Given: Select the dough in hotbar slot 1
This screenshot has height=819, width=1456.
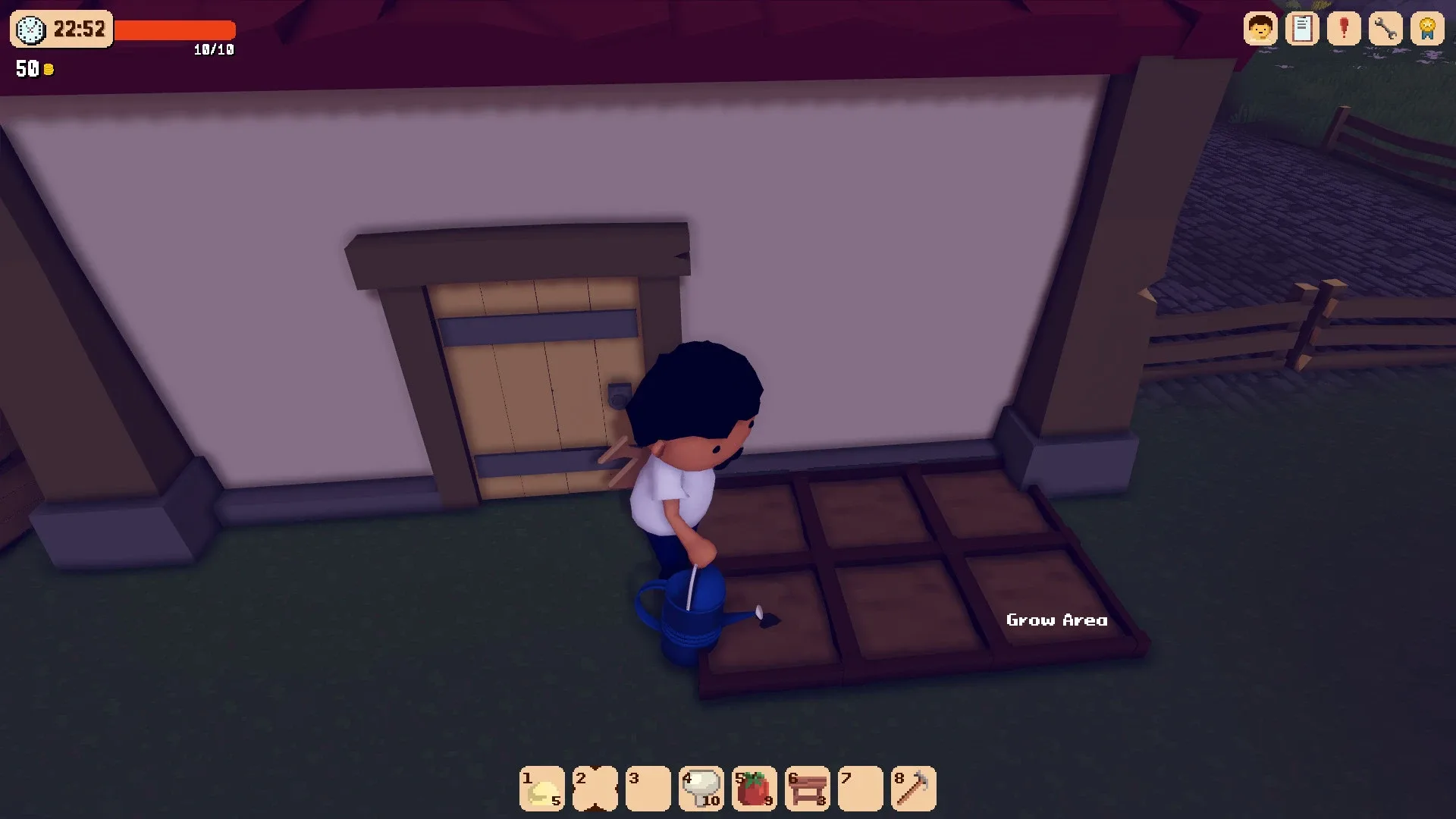Looking at the screenshot, I should [541, 789].
